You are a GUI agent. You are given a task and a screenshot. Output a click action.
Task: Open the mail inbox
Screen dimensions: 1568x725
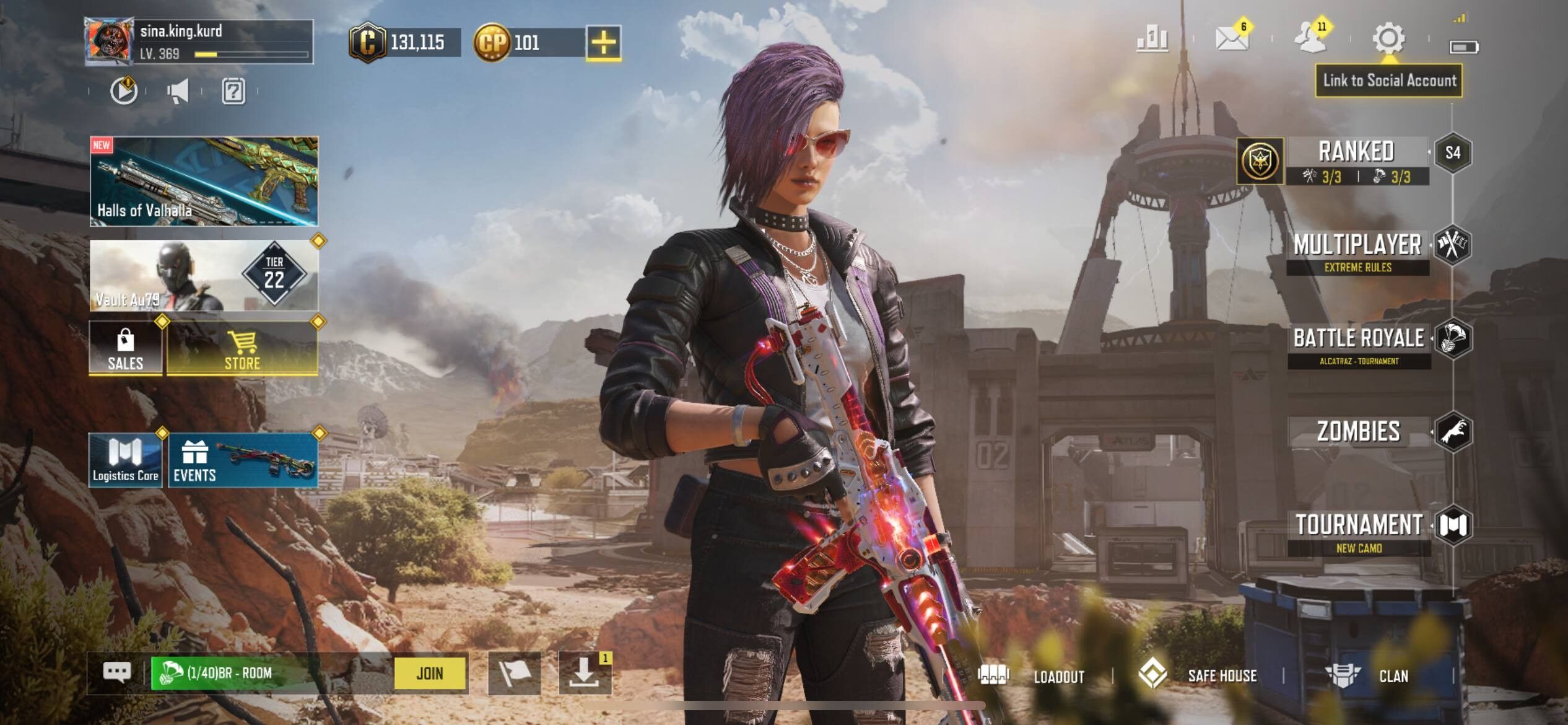(1232, 39)
